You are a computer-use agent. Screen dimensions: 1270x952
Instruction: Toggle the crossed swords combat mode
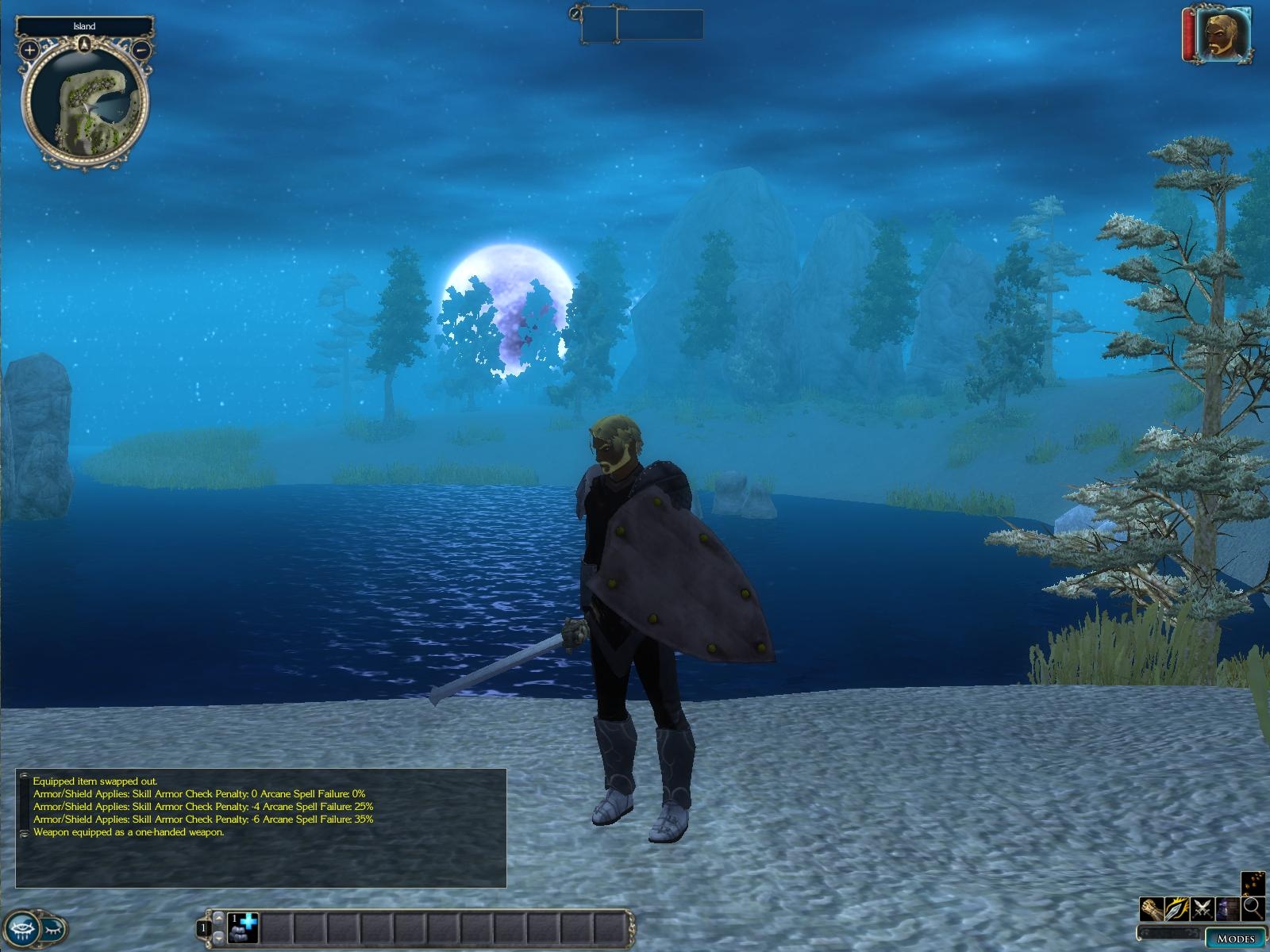point(1202,909)
